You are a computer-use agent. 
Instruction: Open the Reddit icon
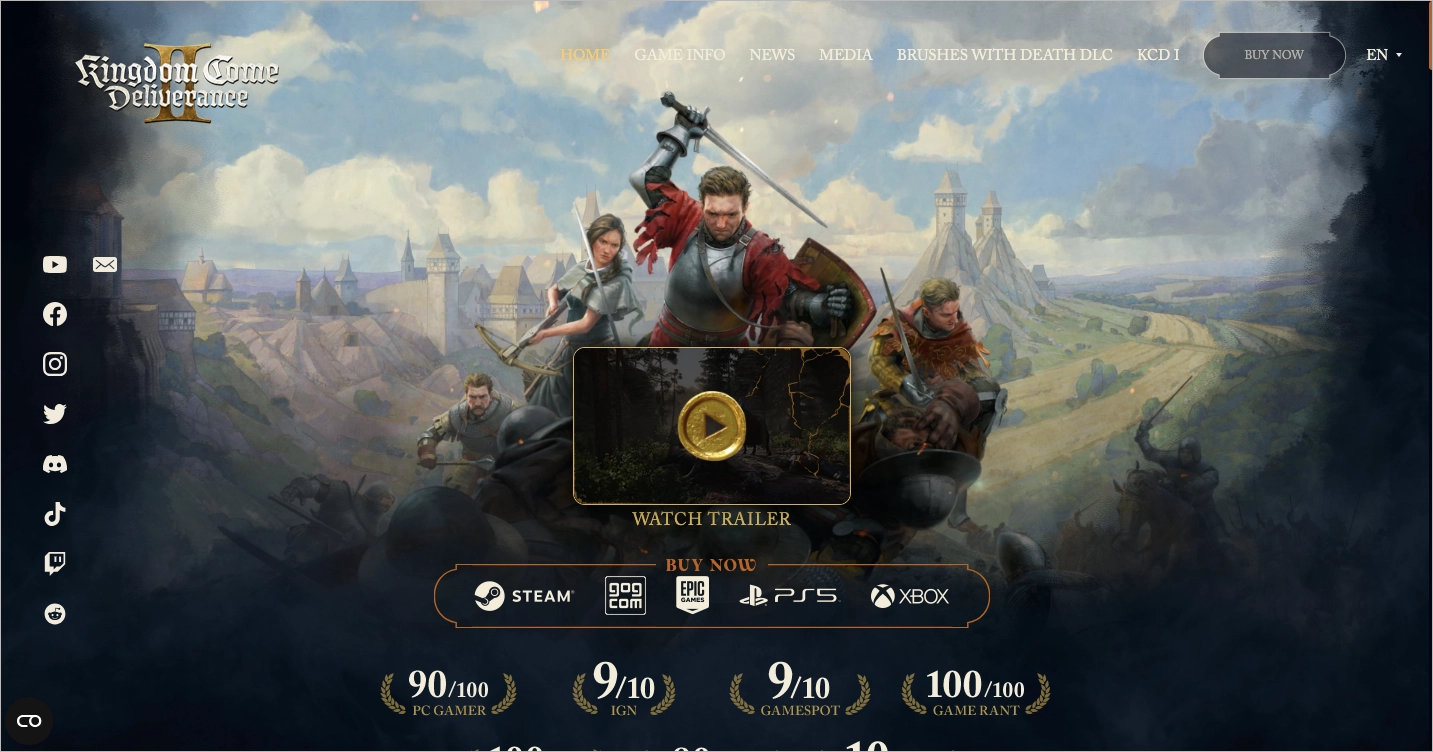point(55,614)
